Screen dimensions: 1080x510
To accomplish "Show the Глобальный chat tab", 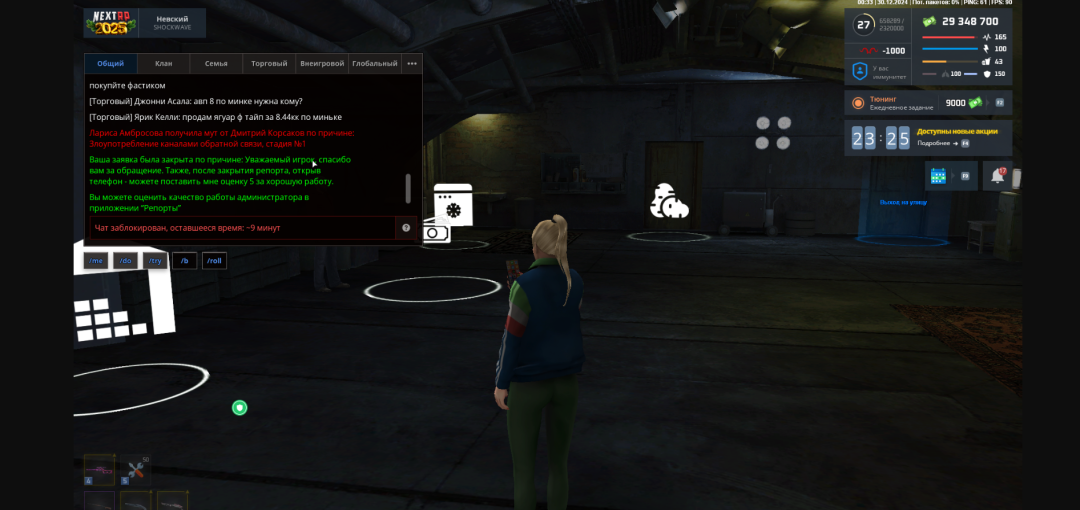I will [x=375, y=63].
